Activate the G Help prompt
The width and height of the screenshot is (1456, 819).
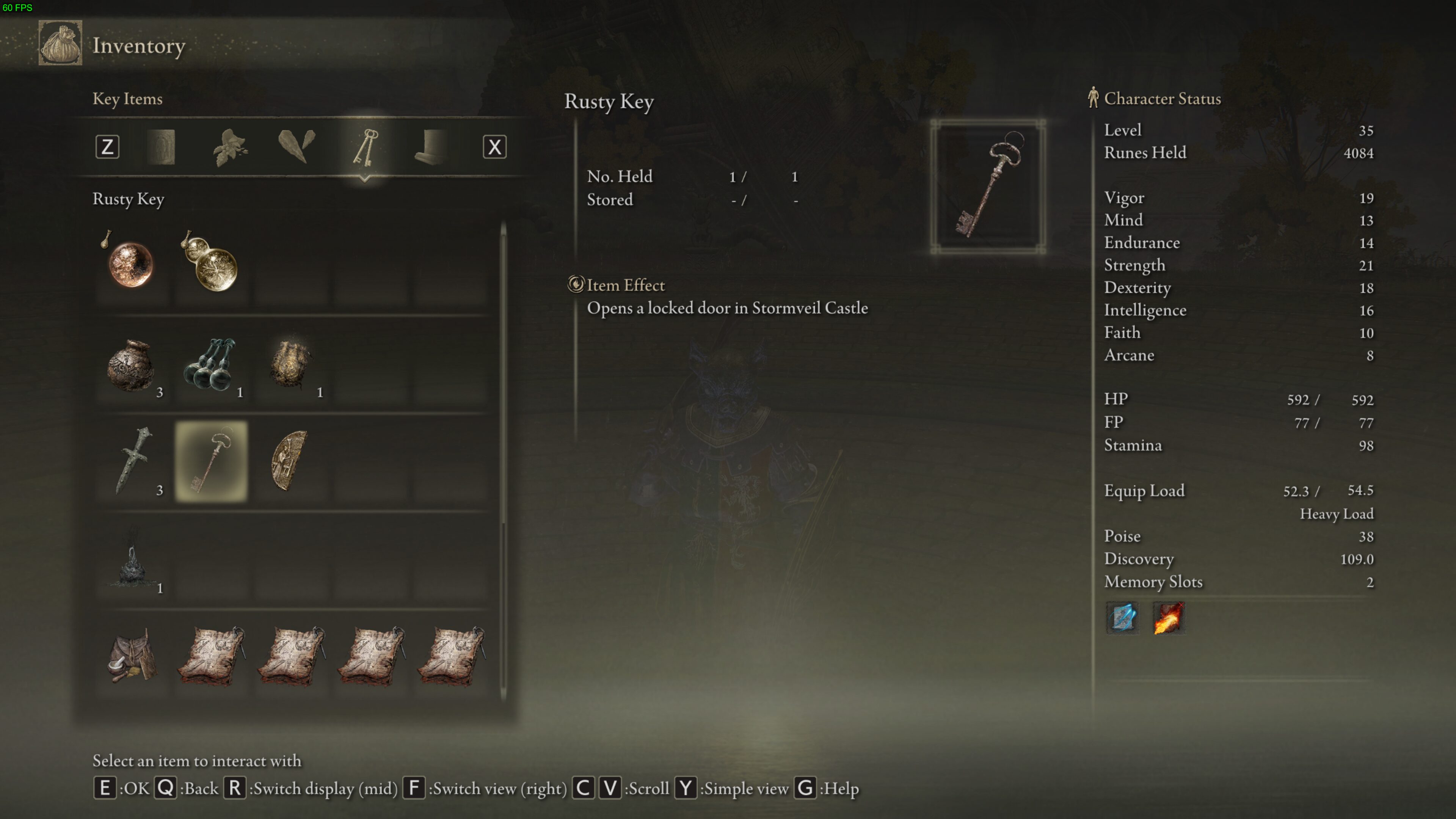click(805, 789)
